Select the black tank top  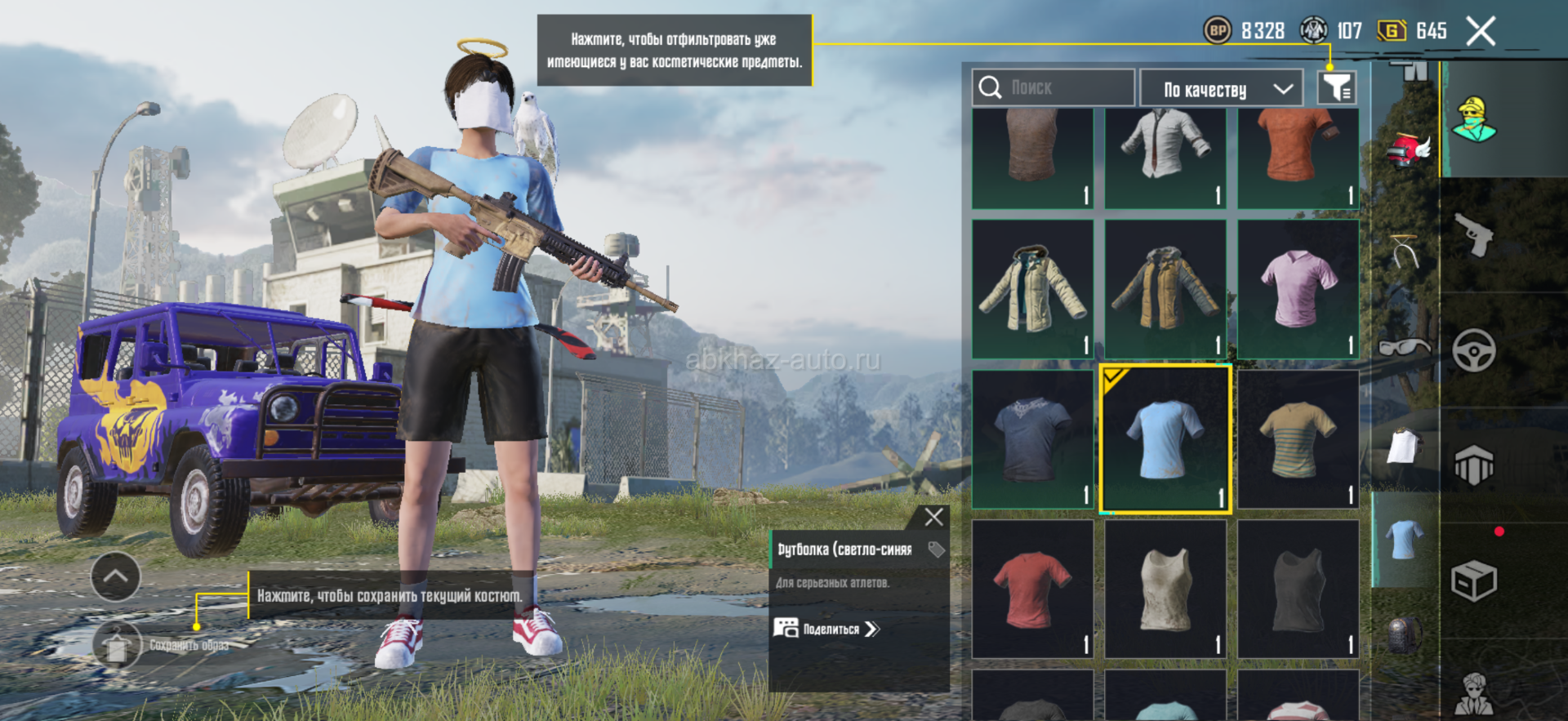pos(1298,589)
